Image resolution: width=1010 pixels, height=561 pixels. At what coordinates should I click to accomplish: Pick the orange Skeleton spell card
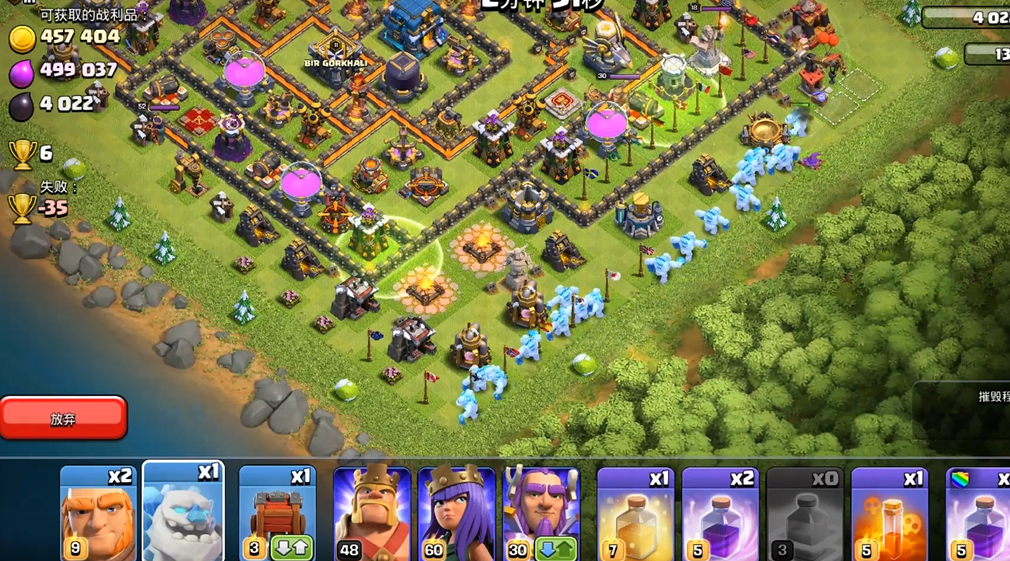click(x=889, y=514)
